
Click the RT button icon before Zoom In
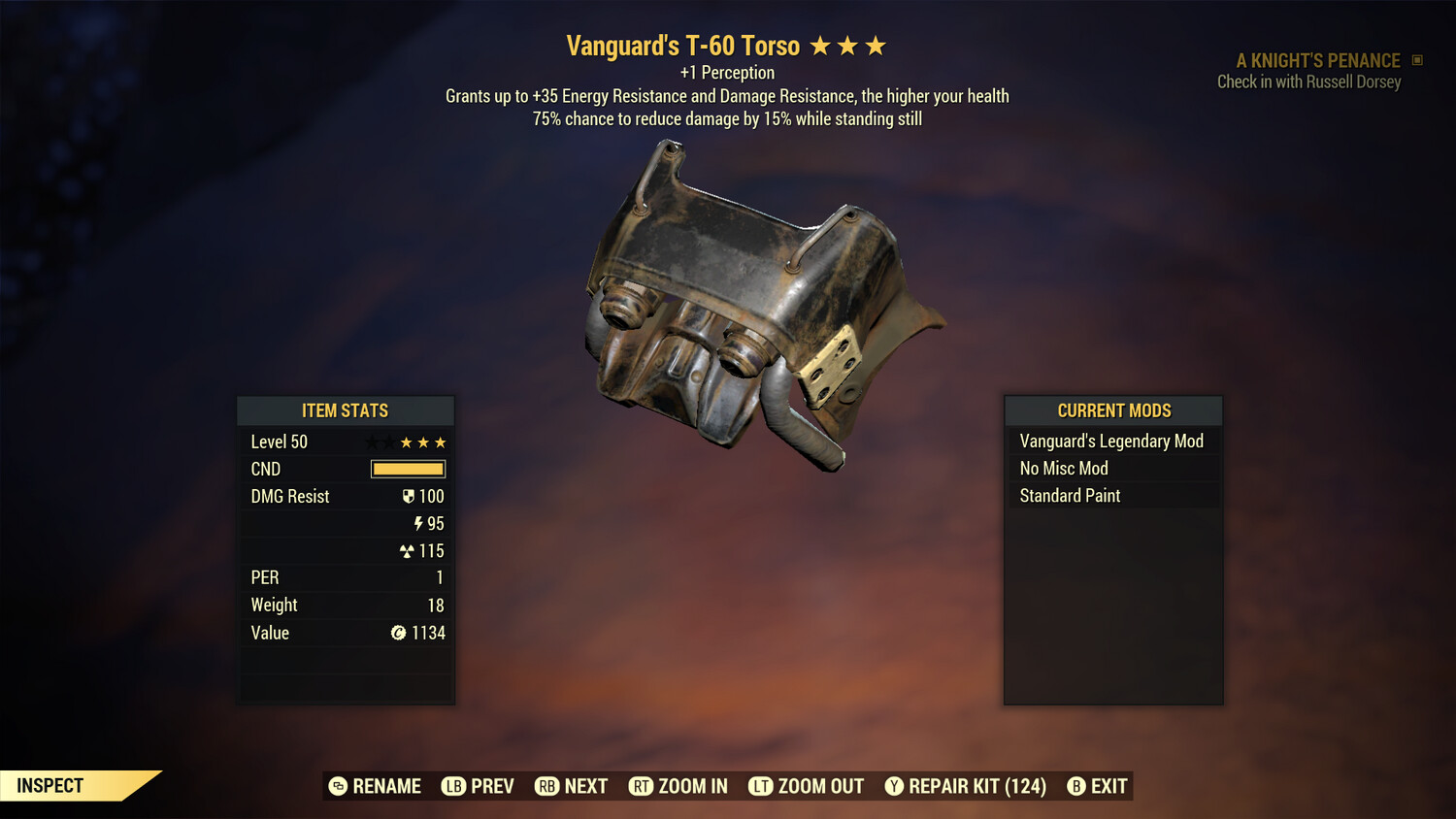(642, 786)
